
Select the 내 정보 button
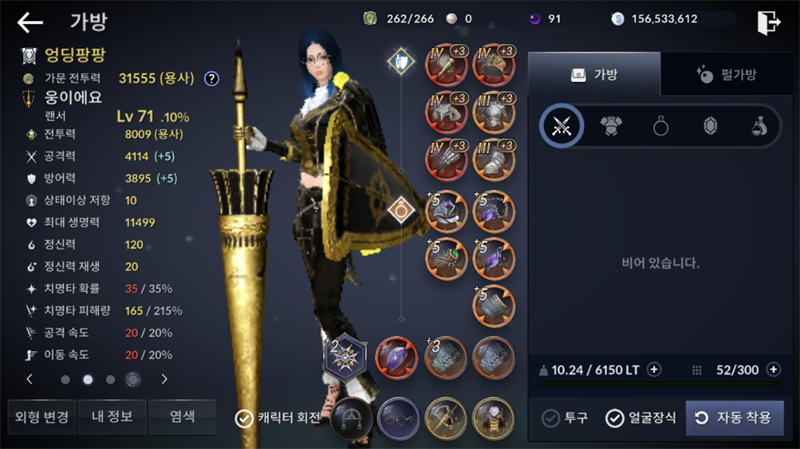(110, 416)
